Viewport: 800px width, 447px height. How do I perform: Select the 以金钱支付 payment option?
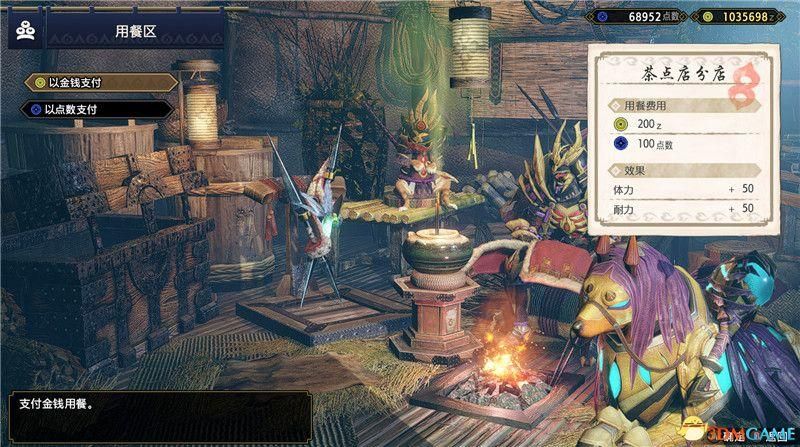click(x=95, y=83)
